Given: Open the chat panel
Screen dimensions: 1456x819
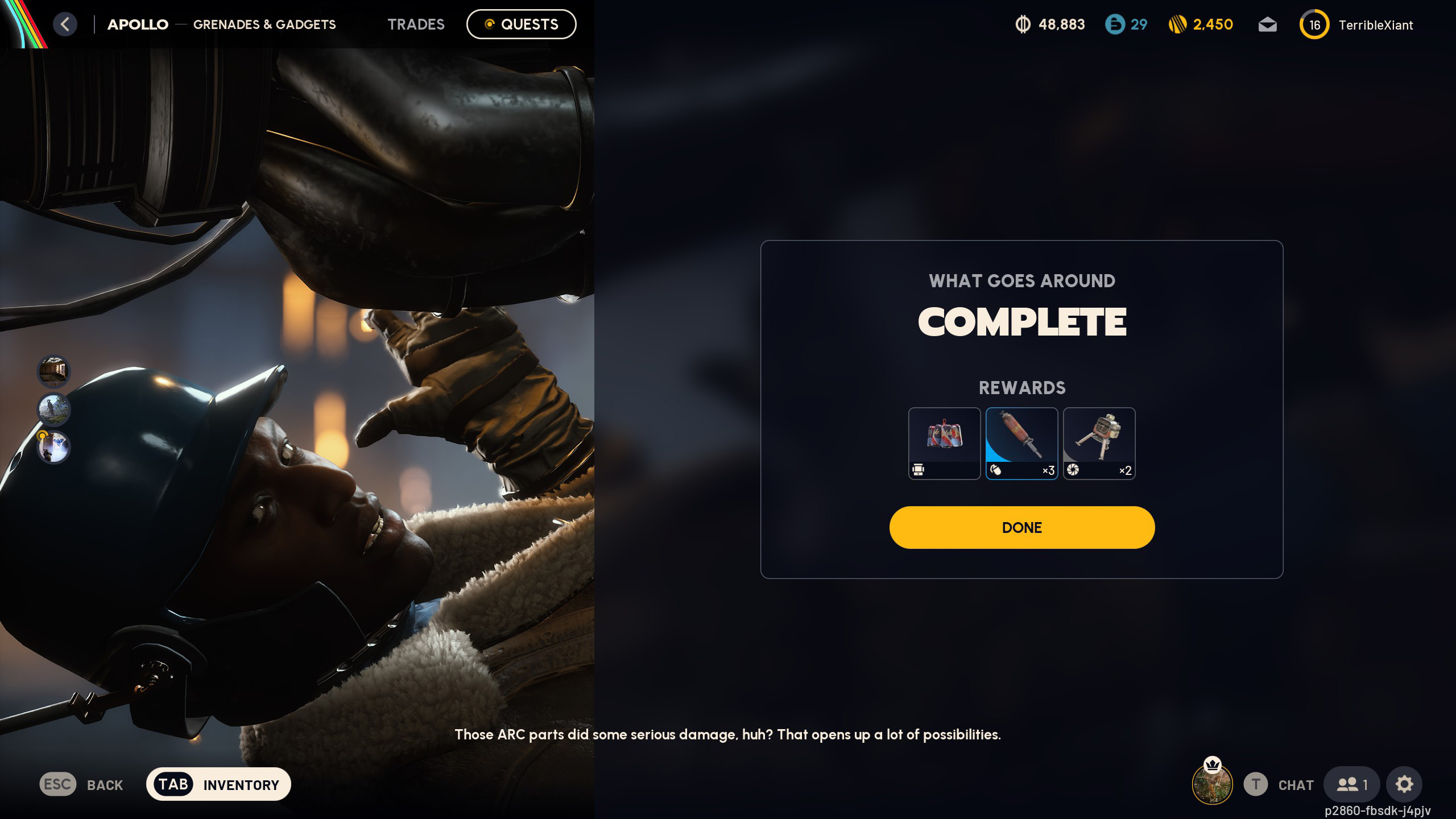Looking at the screenshot, I should click(1295, 785).
